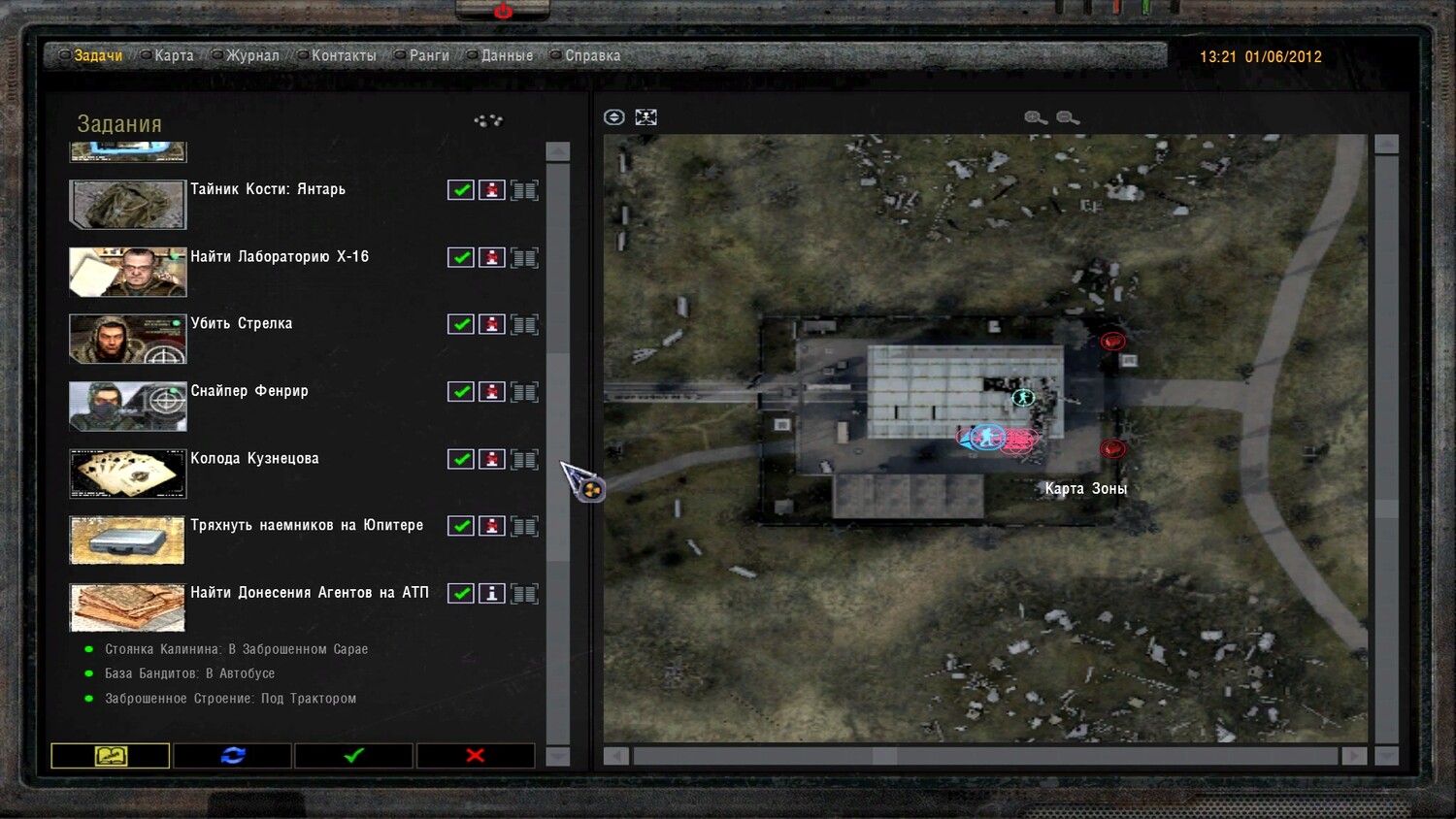1456x819 pixels.
Task: Open the Справка help tab
Action: pos(592,56)
